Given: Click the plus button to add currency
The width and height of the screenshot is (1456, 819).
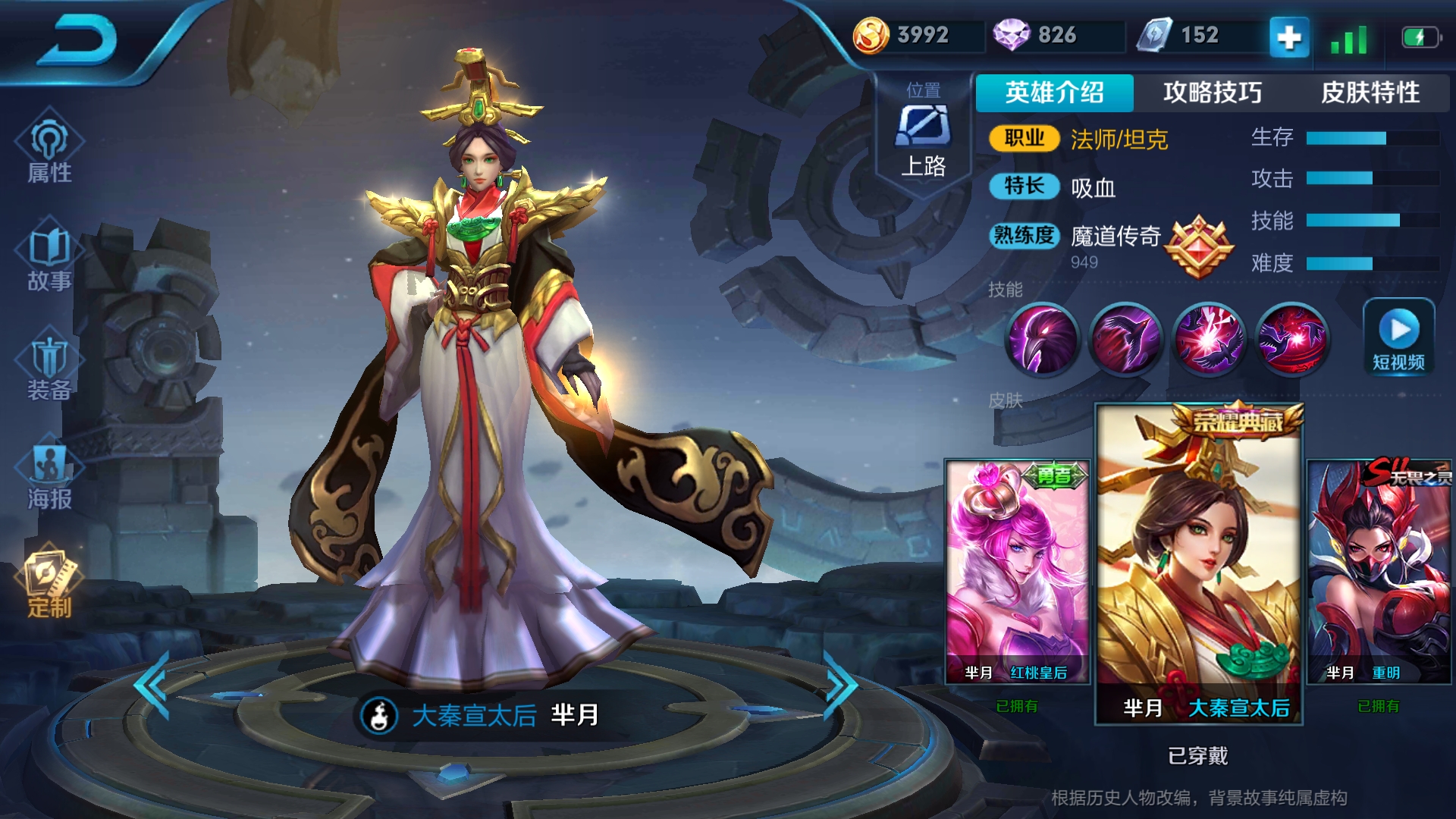Looking at the screenshot, I should click(x=1288, y=36).
